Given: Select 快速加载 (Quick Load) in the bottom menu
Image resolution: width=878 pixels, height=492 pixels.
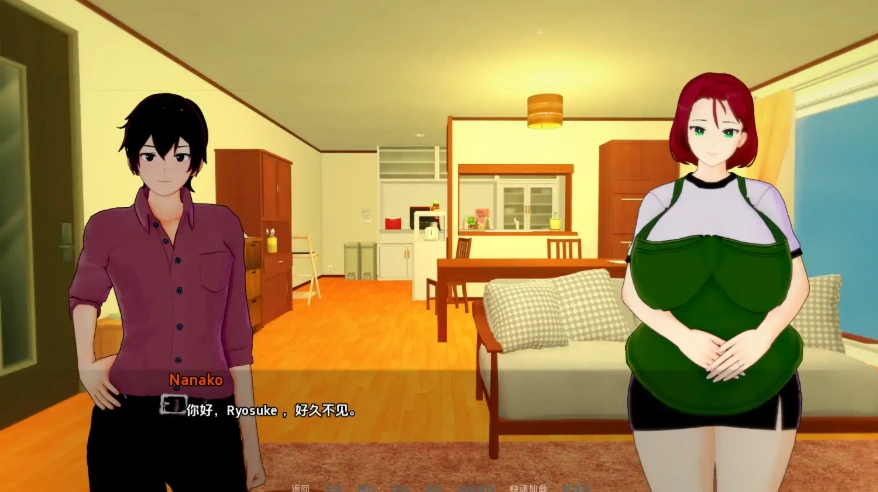Looking at the screenshot, I should pyautogui.click(x=528, y=488).
